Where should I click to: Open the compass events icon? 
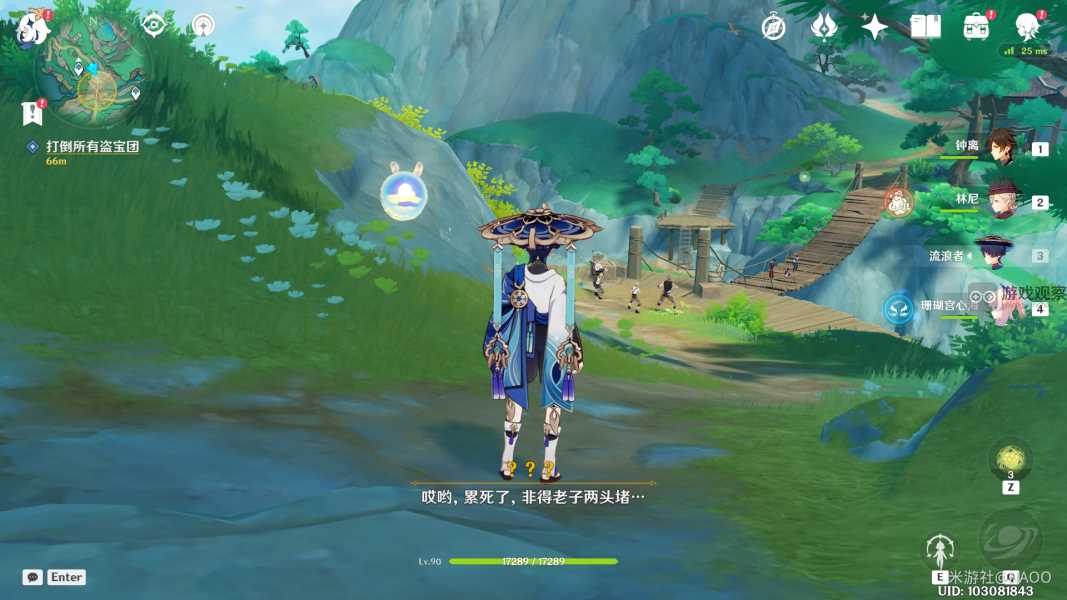[773, 27]
